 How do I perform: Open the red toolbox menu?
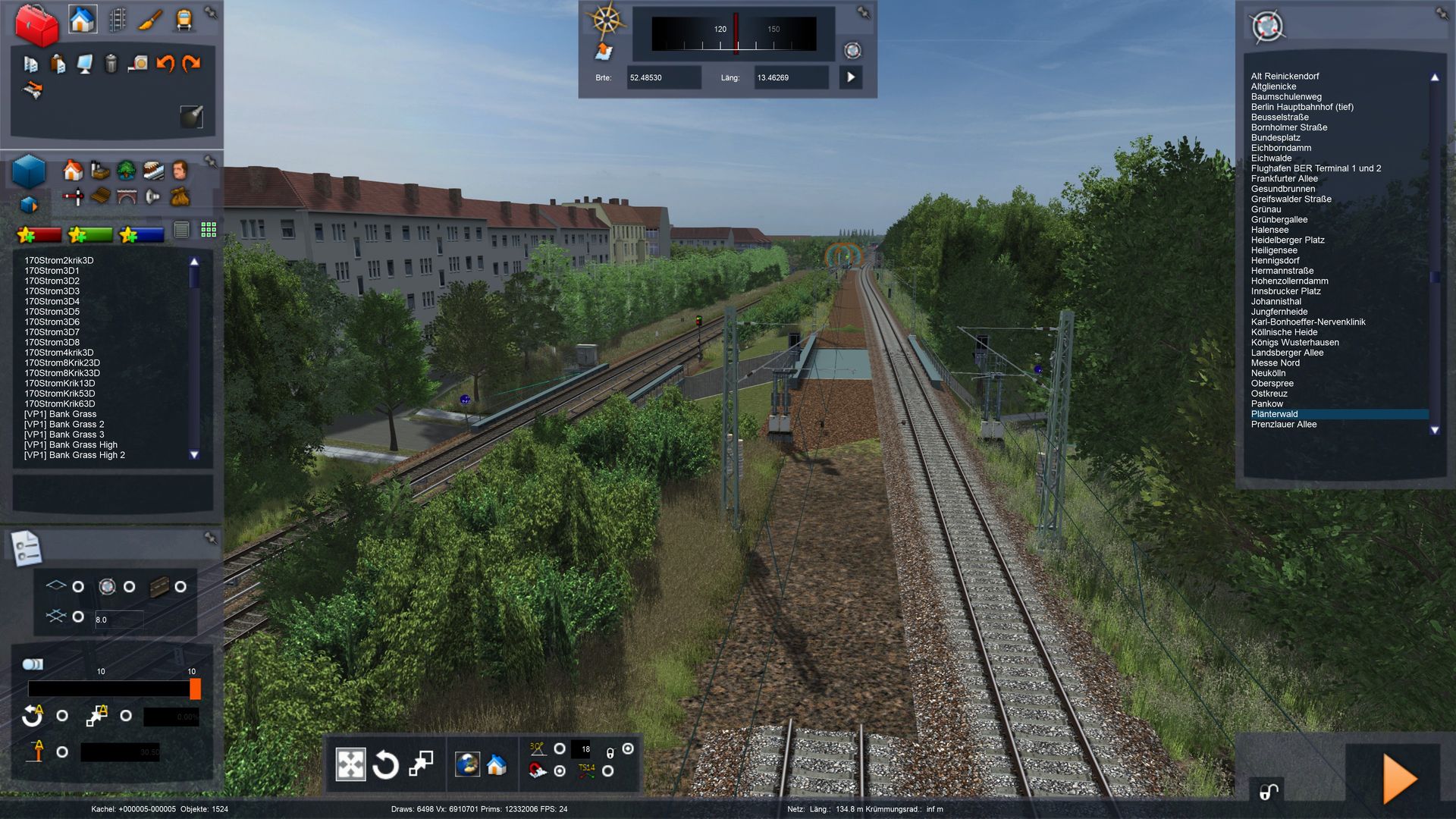(36, 24)
